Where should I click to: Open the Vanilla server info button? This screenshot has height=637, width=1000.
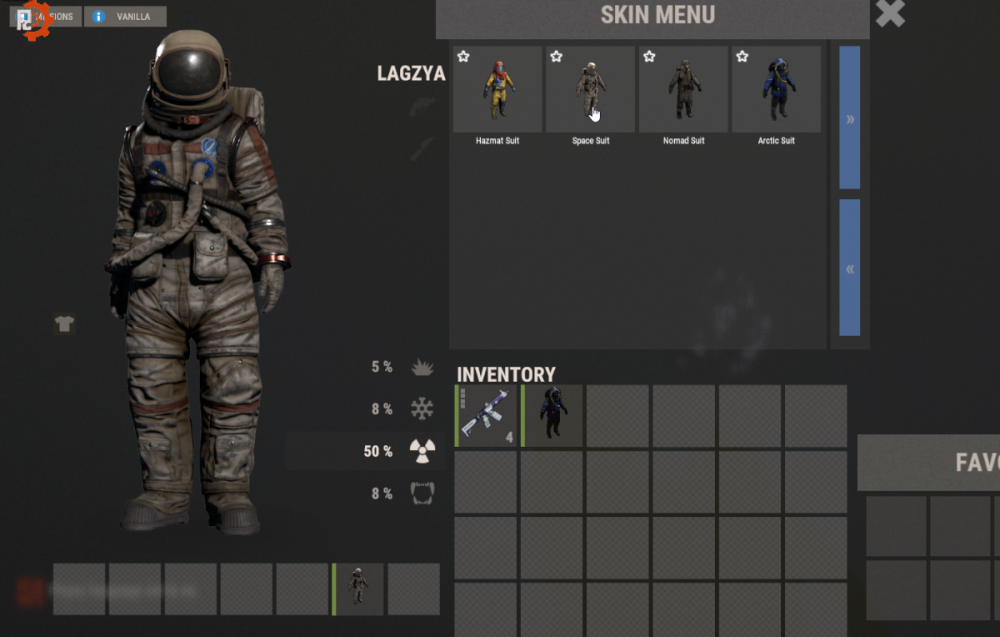tap(125, 17)
